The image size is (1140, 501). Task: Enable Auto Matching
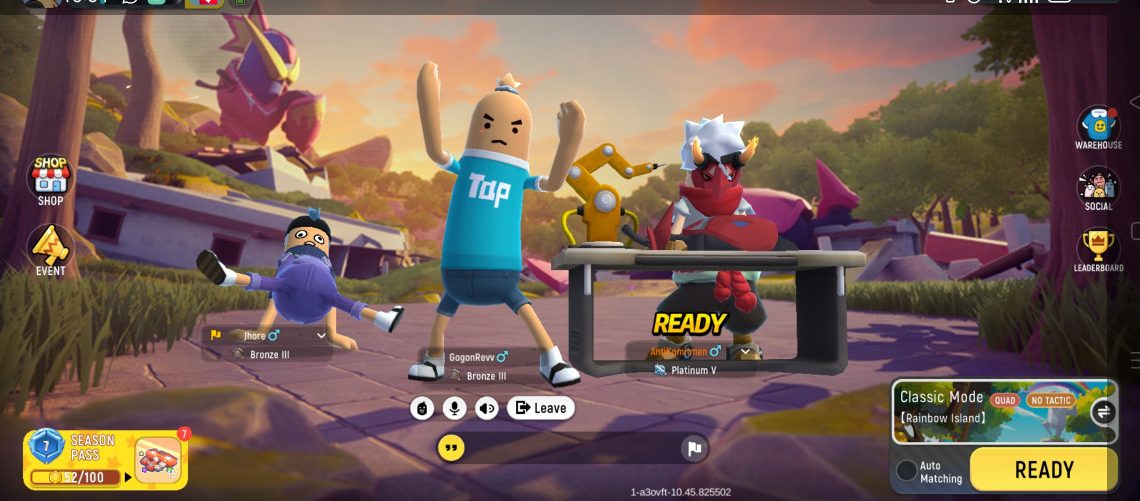tap(907, 470)
